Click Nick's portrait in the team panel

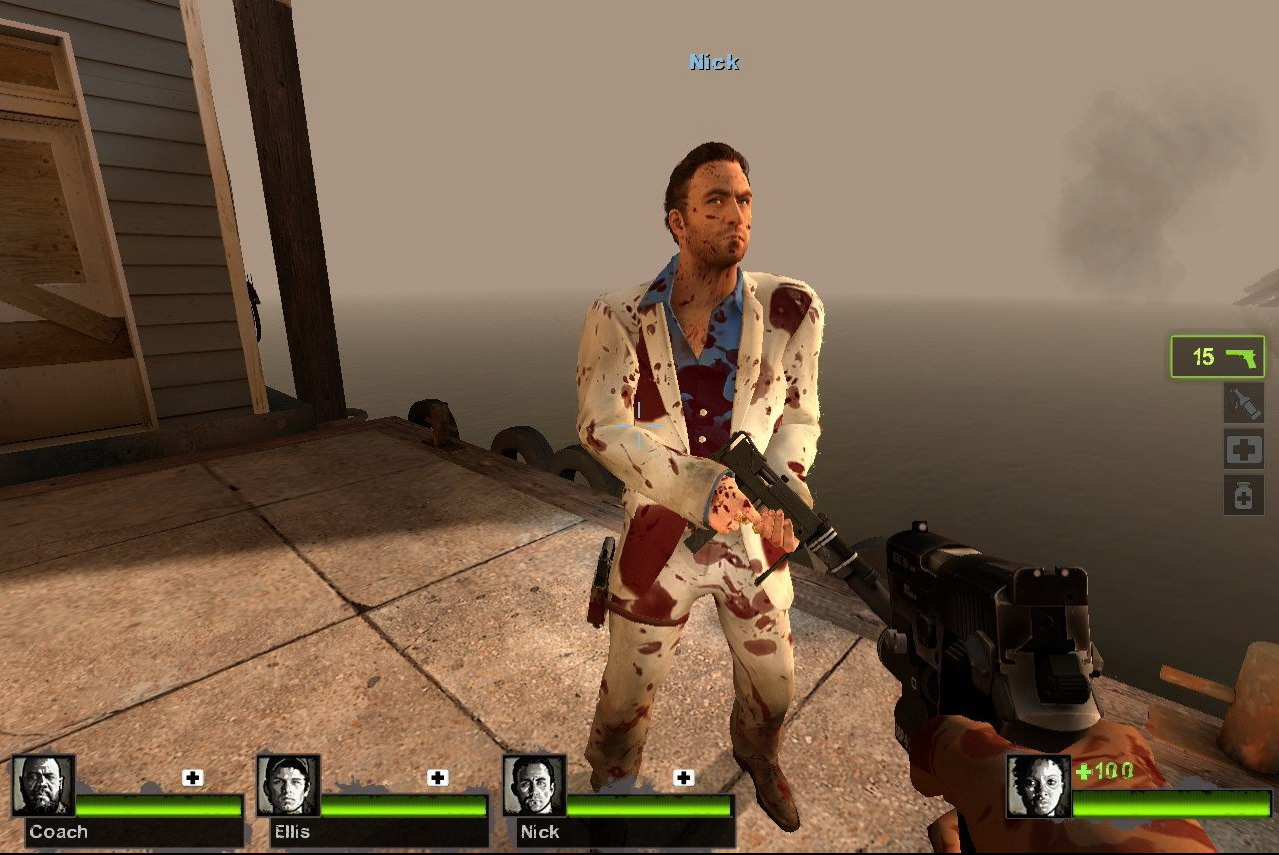[x=534, y=785]
